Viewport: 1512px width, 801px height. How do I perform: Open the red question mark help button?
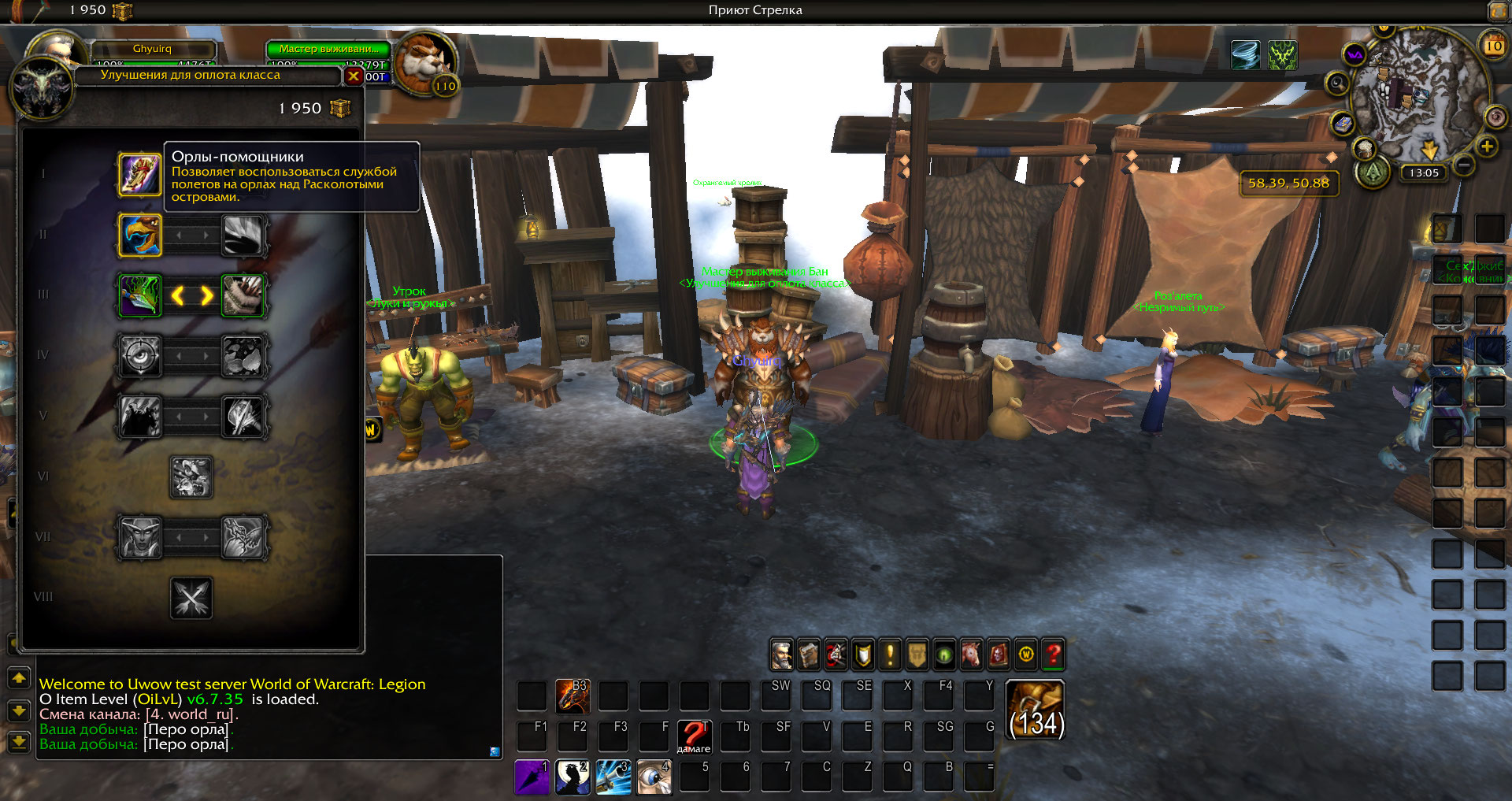1053,655
